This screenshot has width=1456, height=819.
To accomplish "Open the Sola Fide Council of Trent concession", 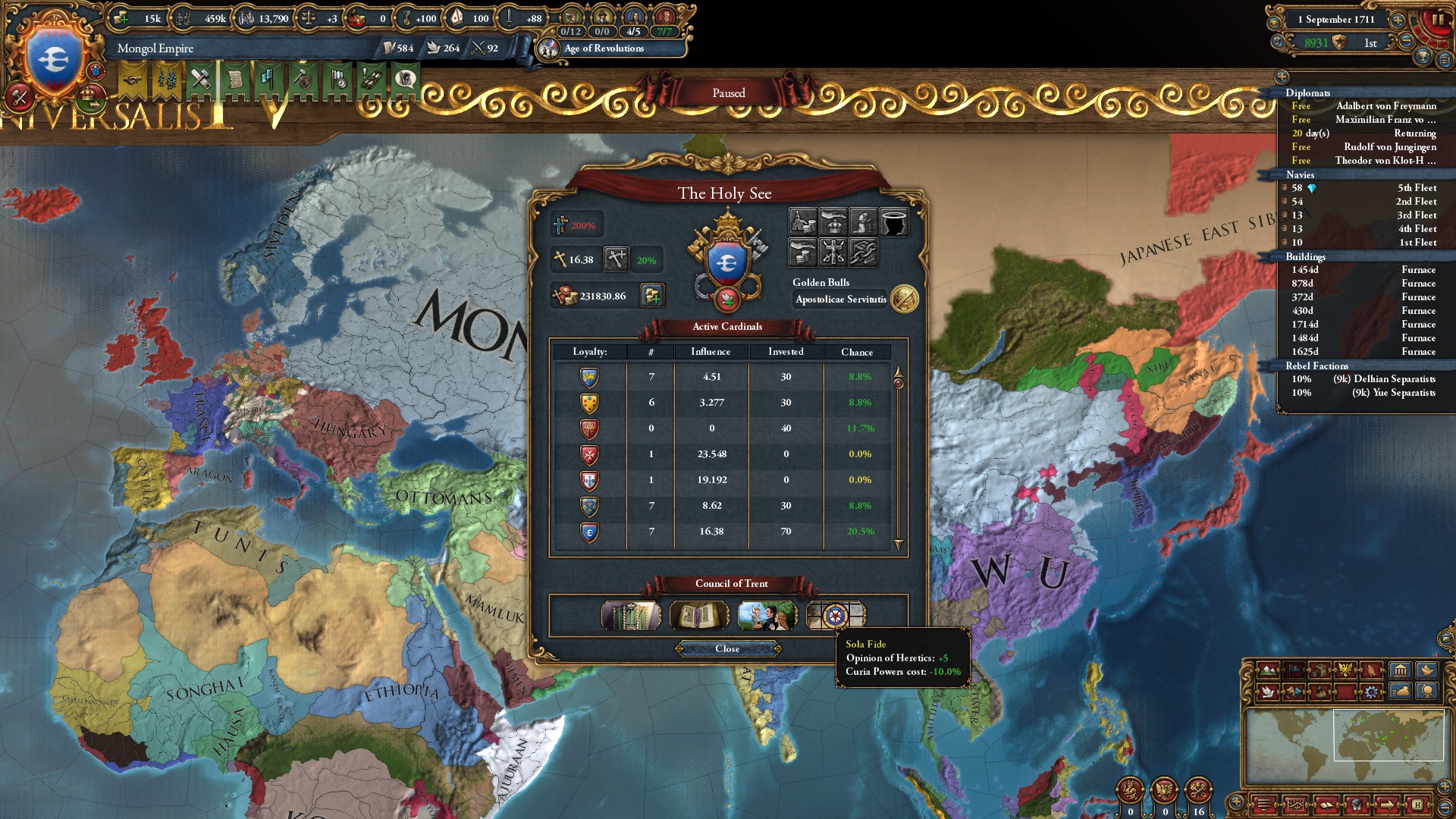I will click(x=836, y=616).
